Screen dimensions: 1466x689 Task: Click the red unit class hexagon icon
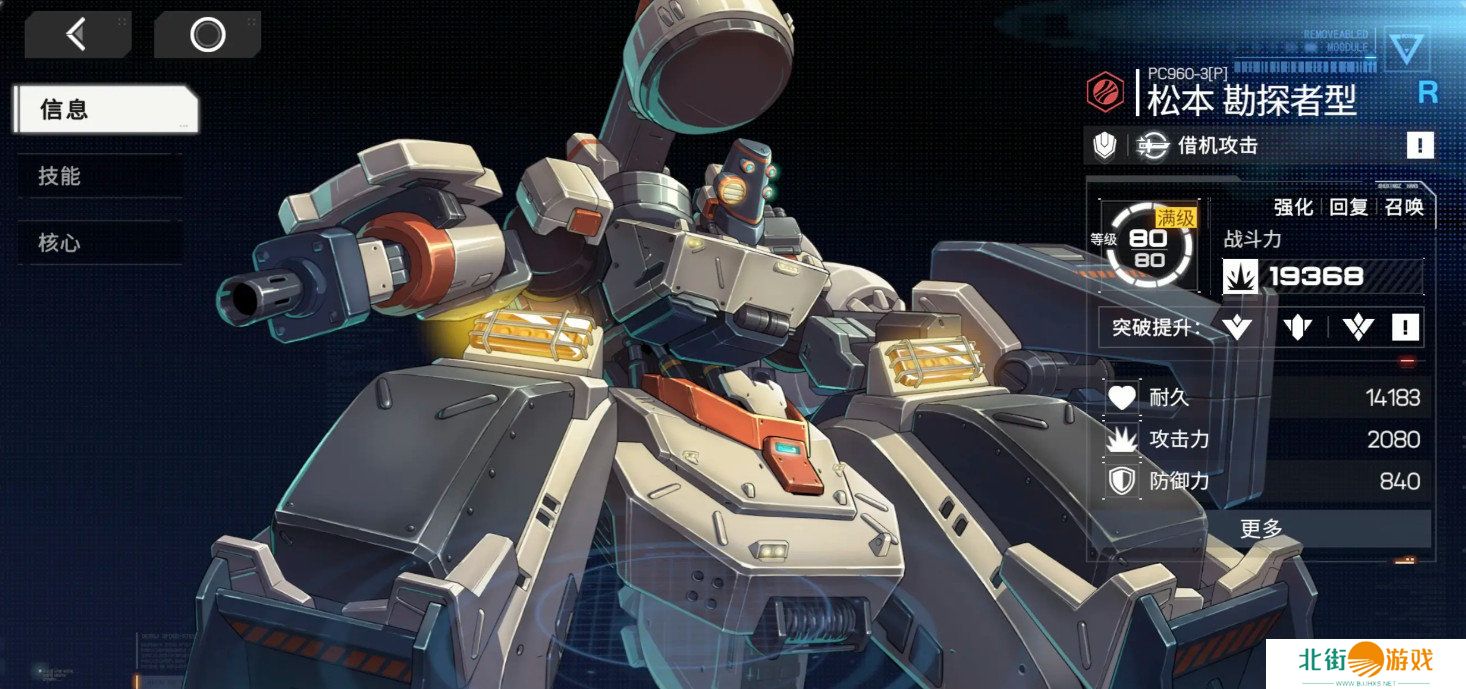tap(1106, 93)
